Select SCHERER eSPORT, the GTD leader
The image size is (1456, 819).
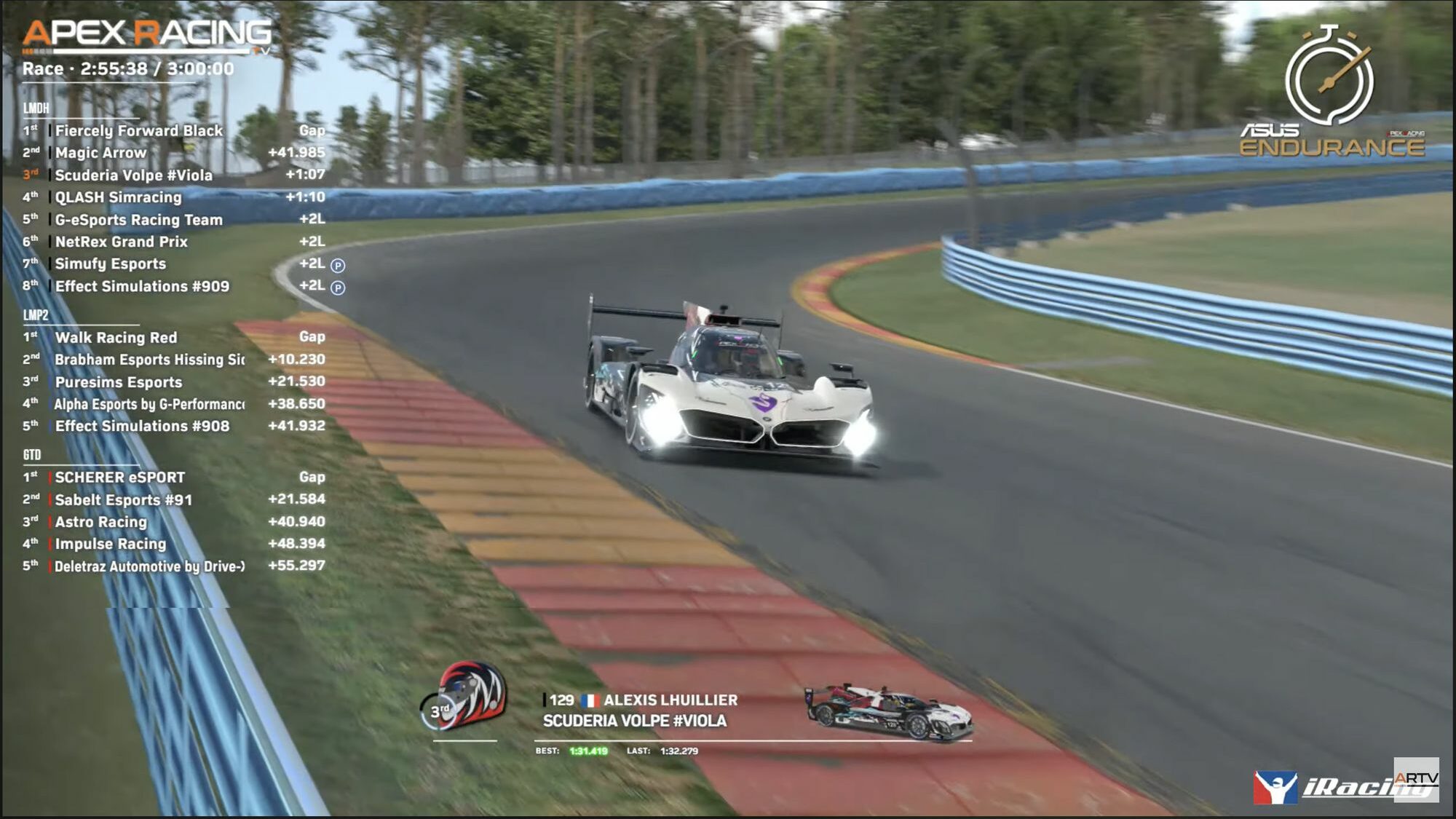pos(120,478)
